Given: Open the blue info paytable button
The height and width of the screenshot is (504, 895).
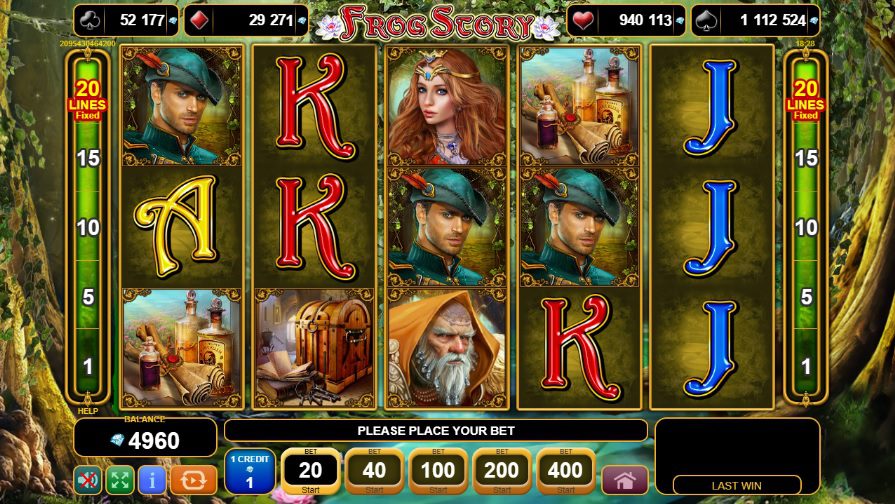Looking at the screenshot, I should [152, 480].
